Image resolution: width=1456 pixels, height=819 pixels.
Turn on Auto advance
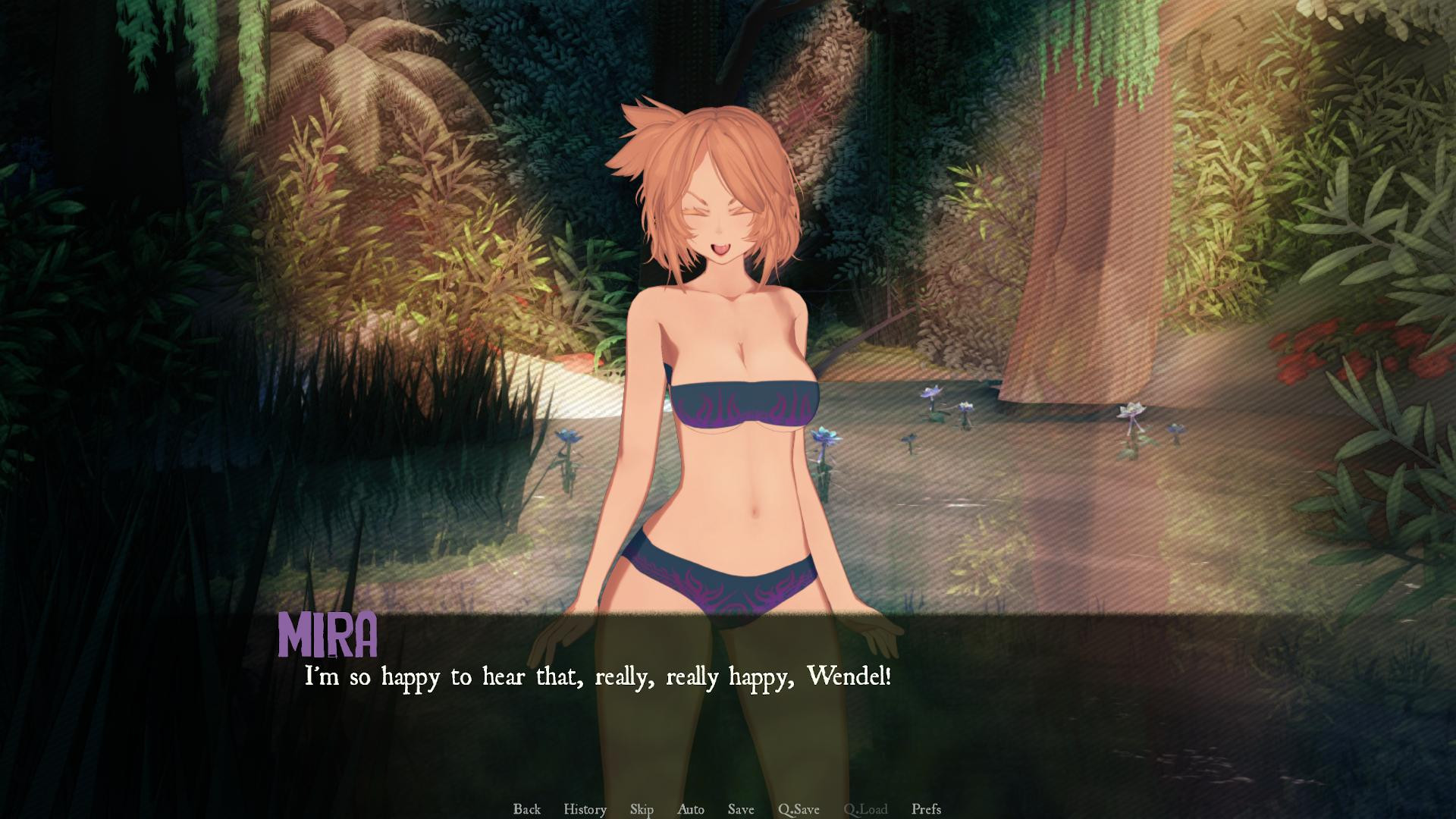(x=690, y=809)
